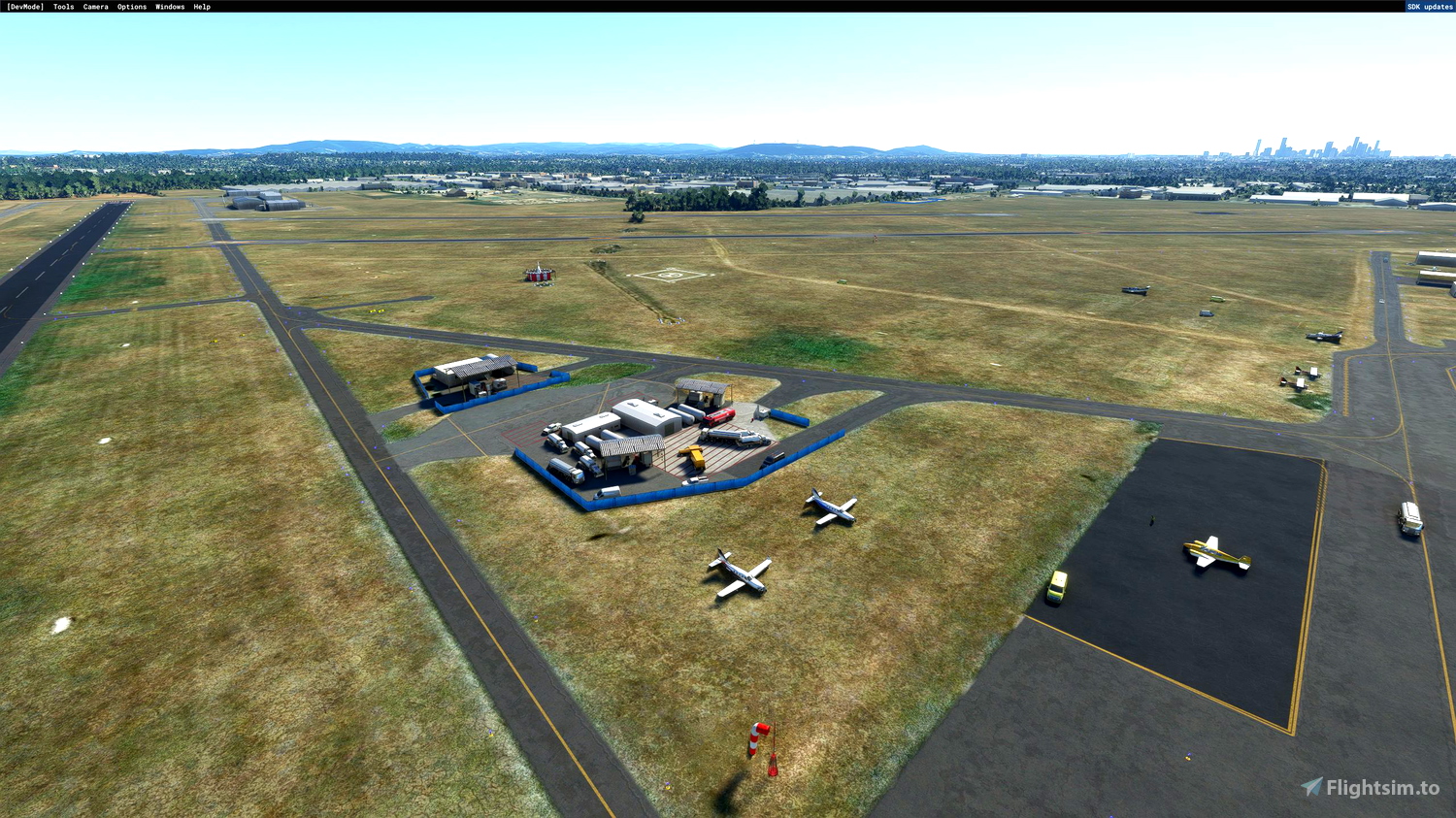This screenshot has height=818, width=1456.
Task: Select the red car next to the depot building
Action: 718,415
